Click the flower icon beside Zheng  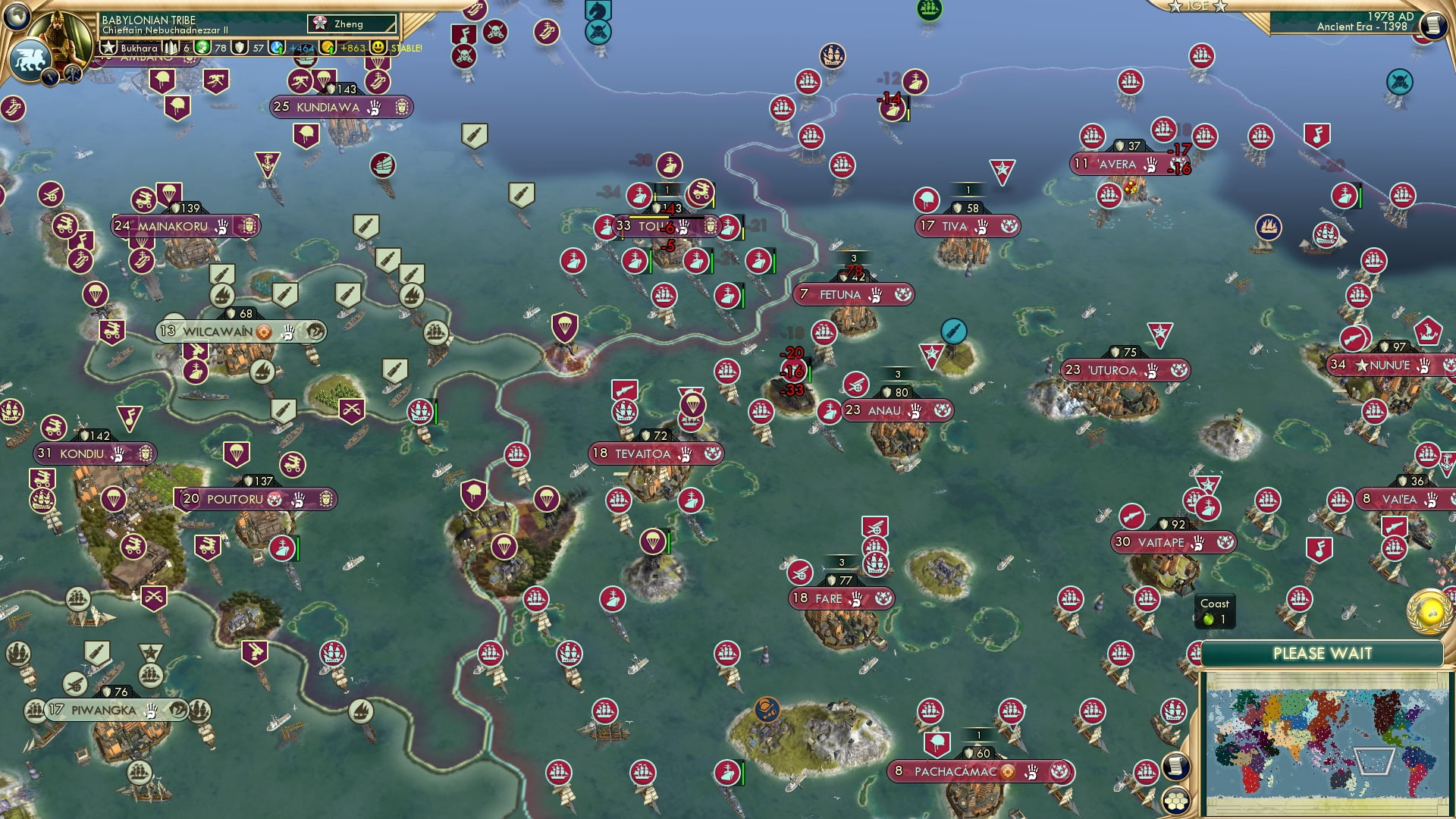pyautogui.click(x=321, y=23)
